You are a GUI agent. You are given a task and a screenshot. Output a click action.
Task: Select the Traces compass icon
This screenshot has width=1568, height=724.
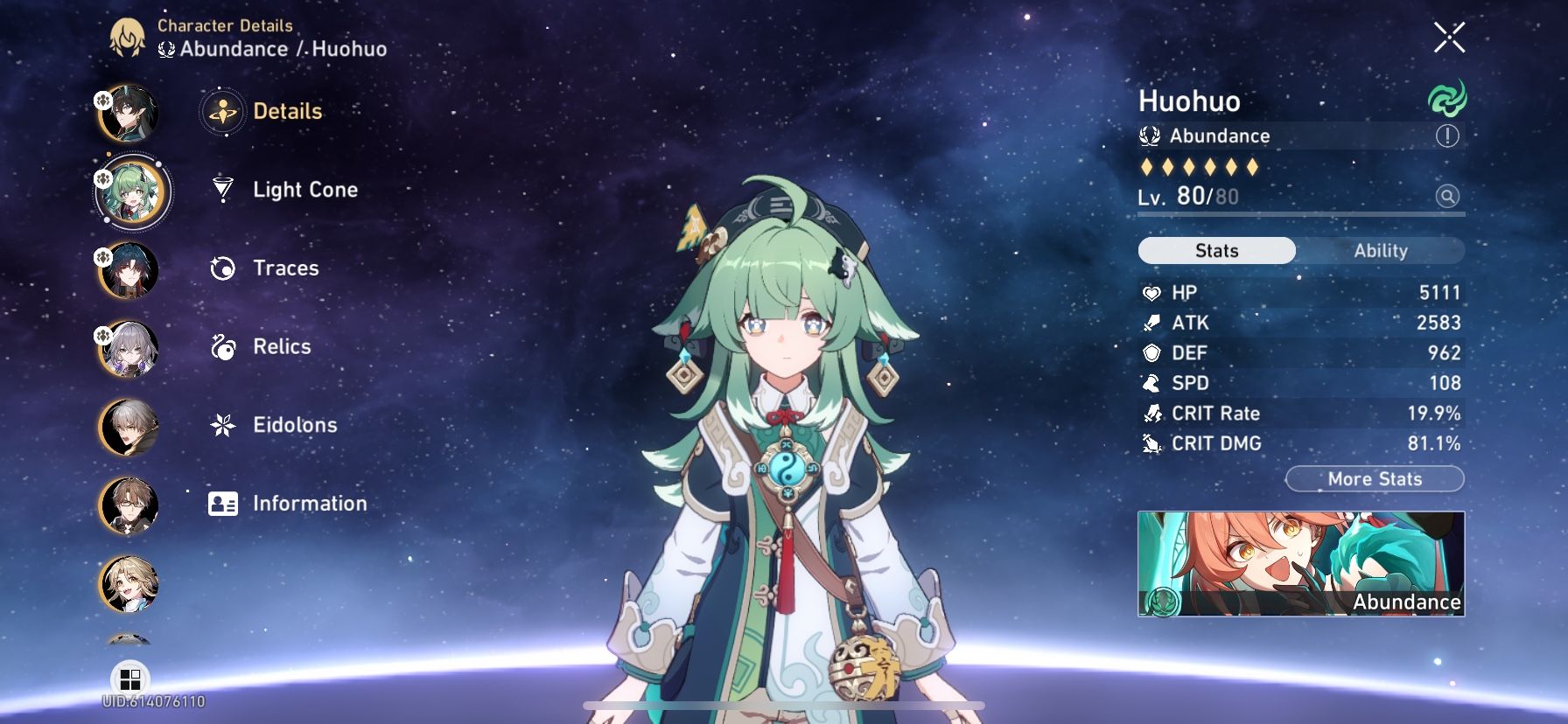pos(223,268)
